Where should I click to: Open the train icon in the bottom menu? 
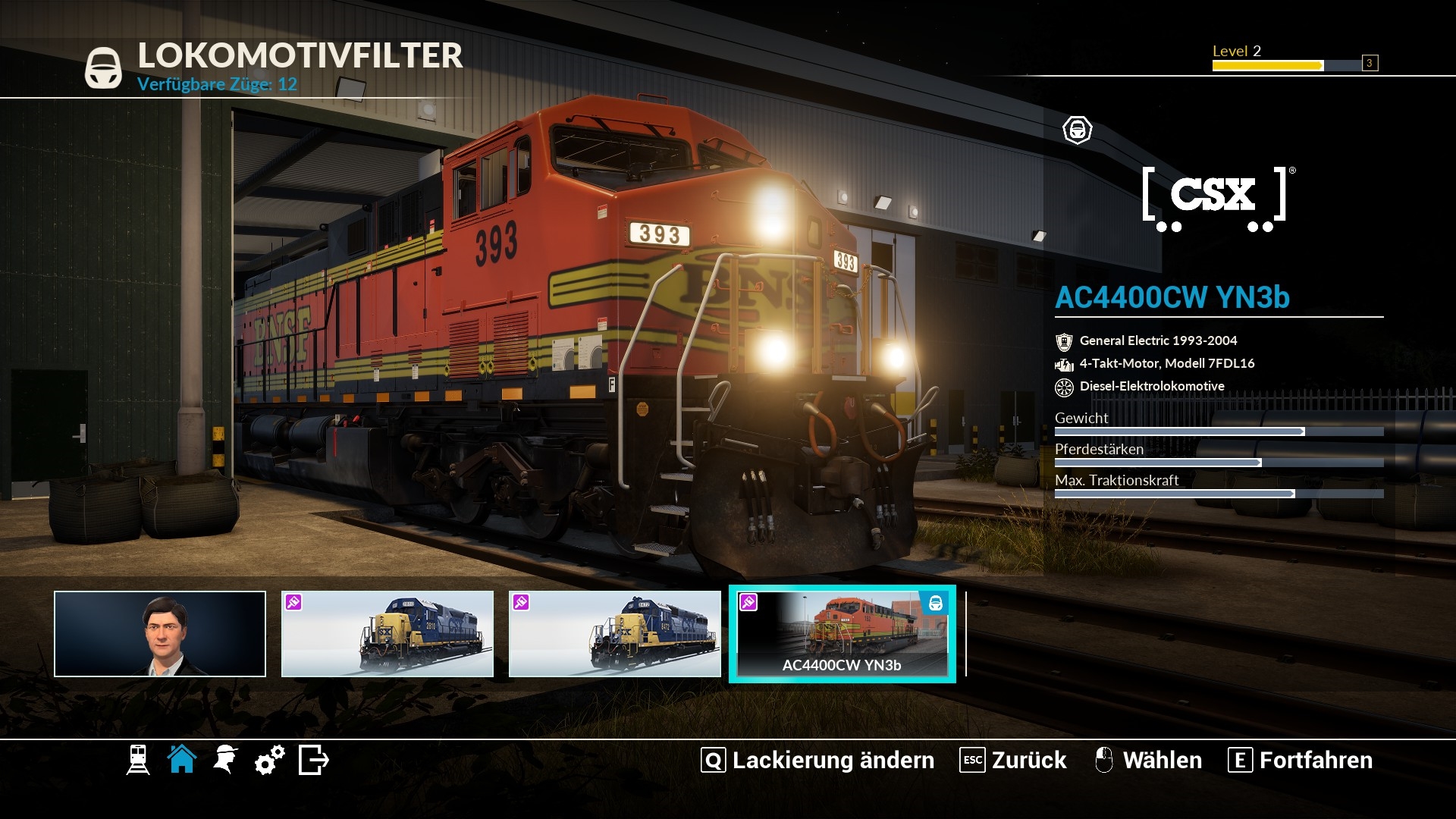tap(138, 760)
